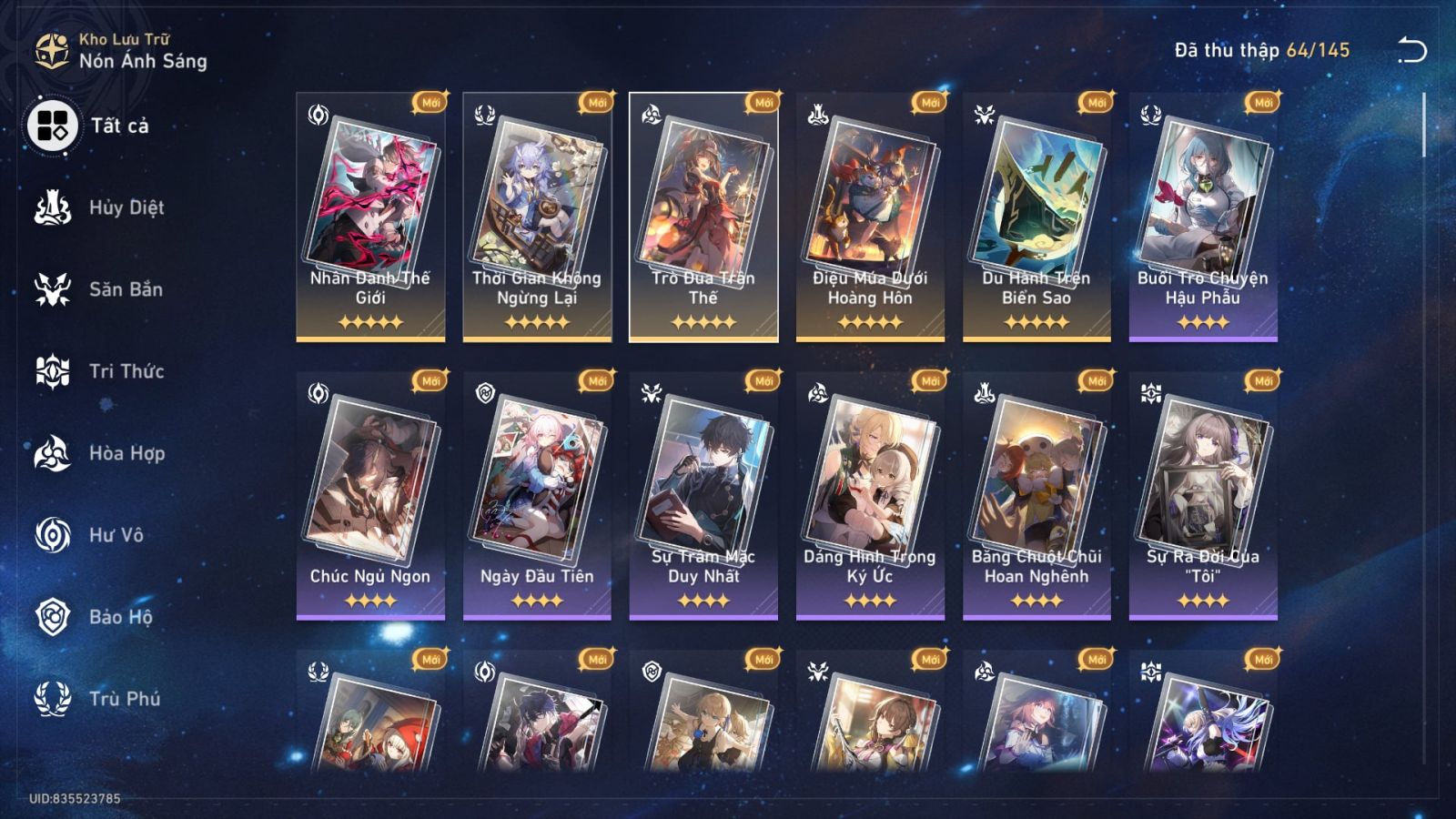Click the Hòa Hợp harmony path icon

[52, 454]
